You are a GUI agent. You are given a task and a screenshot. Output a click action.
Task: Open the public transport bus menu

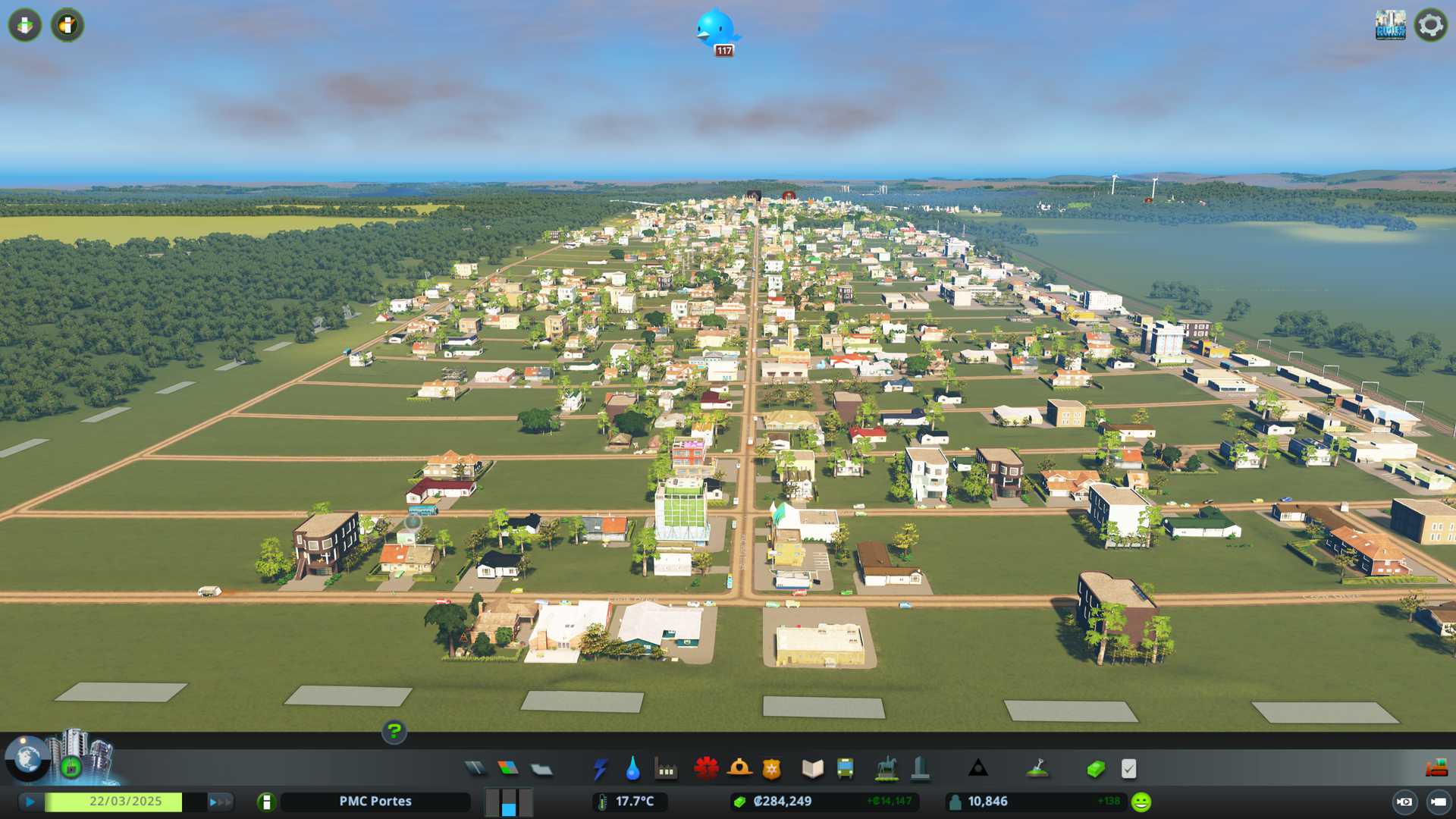[845, 769]
